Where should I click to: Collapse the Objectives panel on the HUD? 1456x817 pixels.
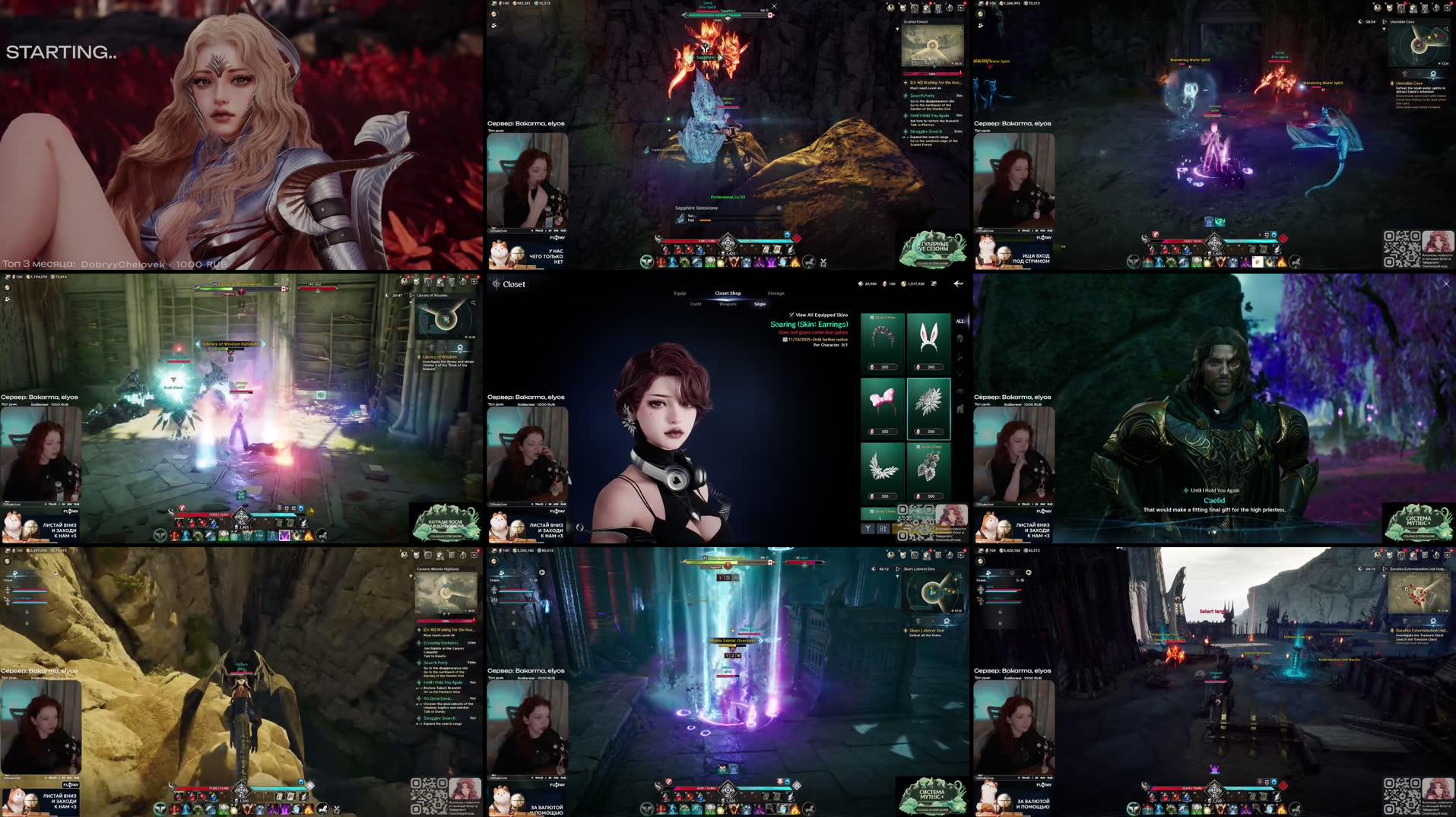(508, 504)
